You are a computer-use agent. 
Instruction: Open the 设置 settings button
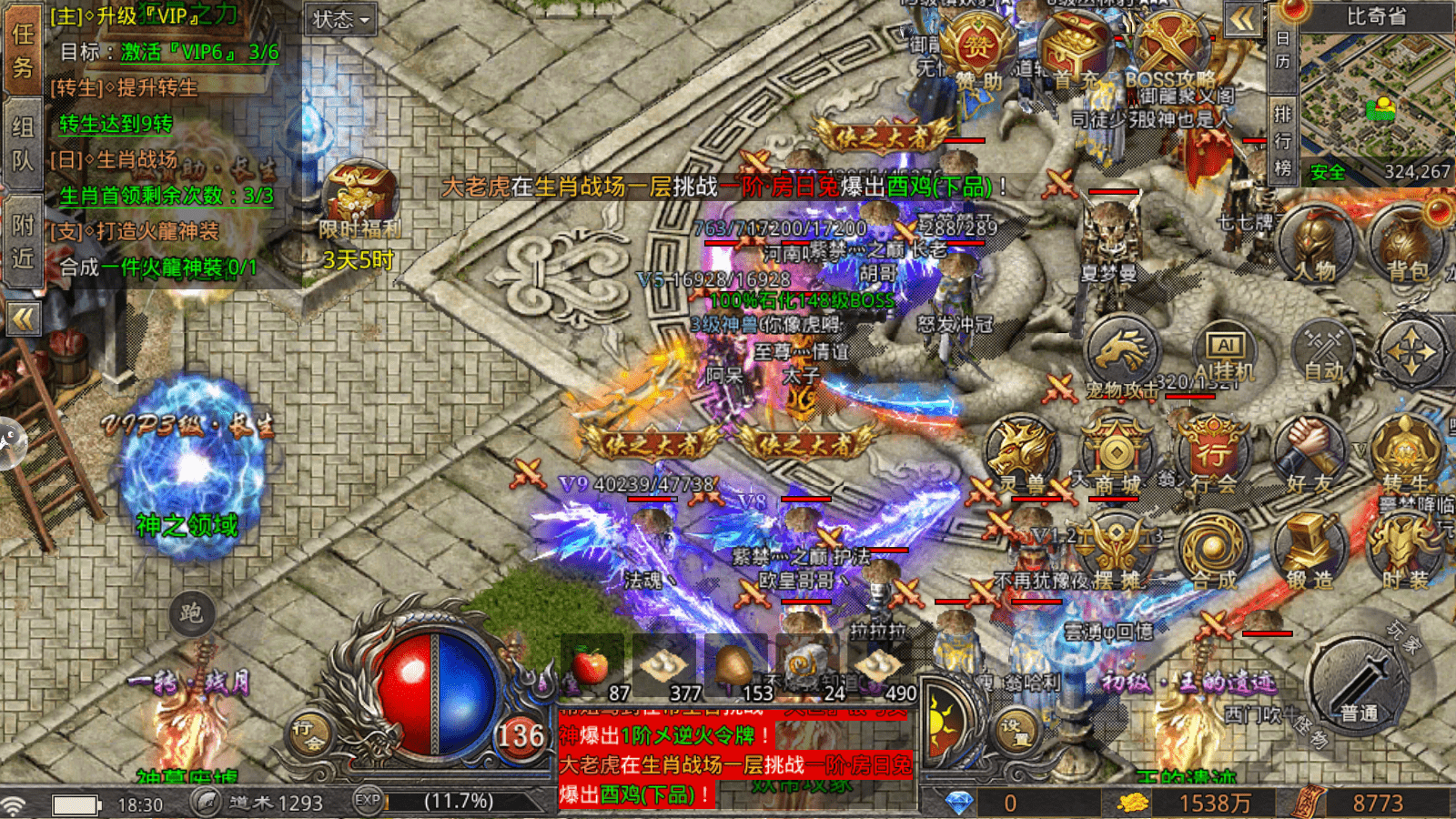click(x=1013, y=728)
